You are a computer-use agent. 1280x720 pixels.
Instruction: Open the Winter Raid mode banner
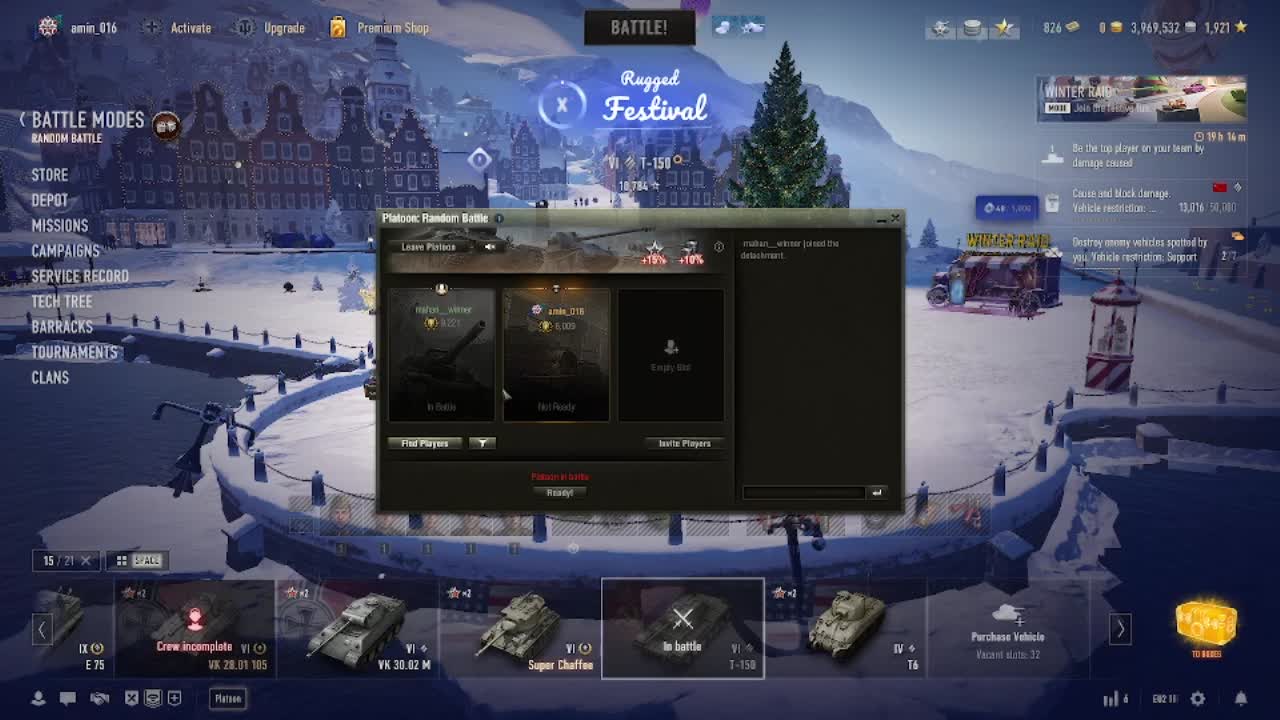coord(1141,99)
